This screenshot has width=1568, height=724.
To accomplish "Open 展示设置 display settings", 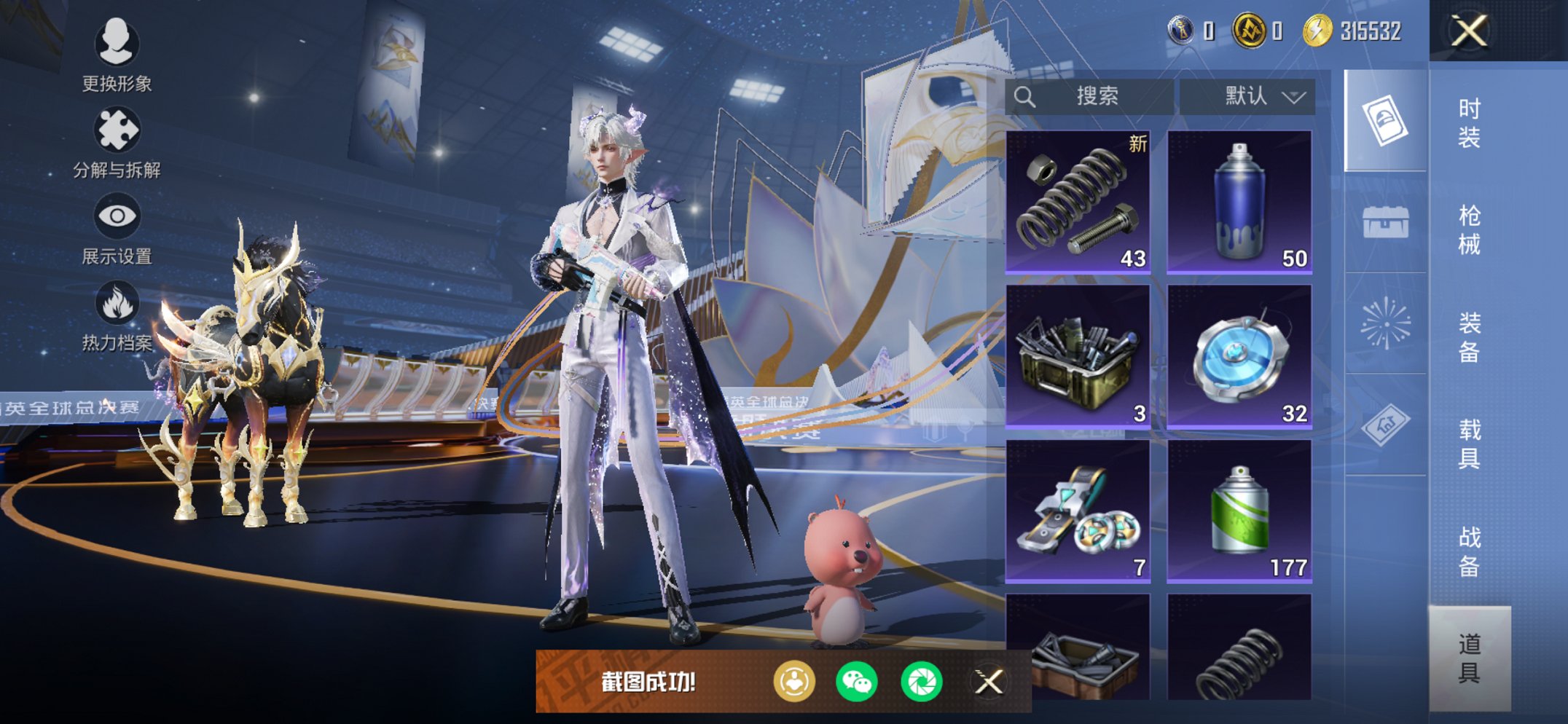I will click(x=117, y=229).
